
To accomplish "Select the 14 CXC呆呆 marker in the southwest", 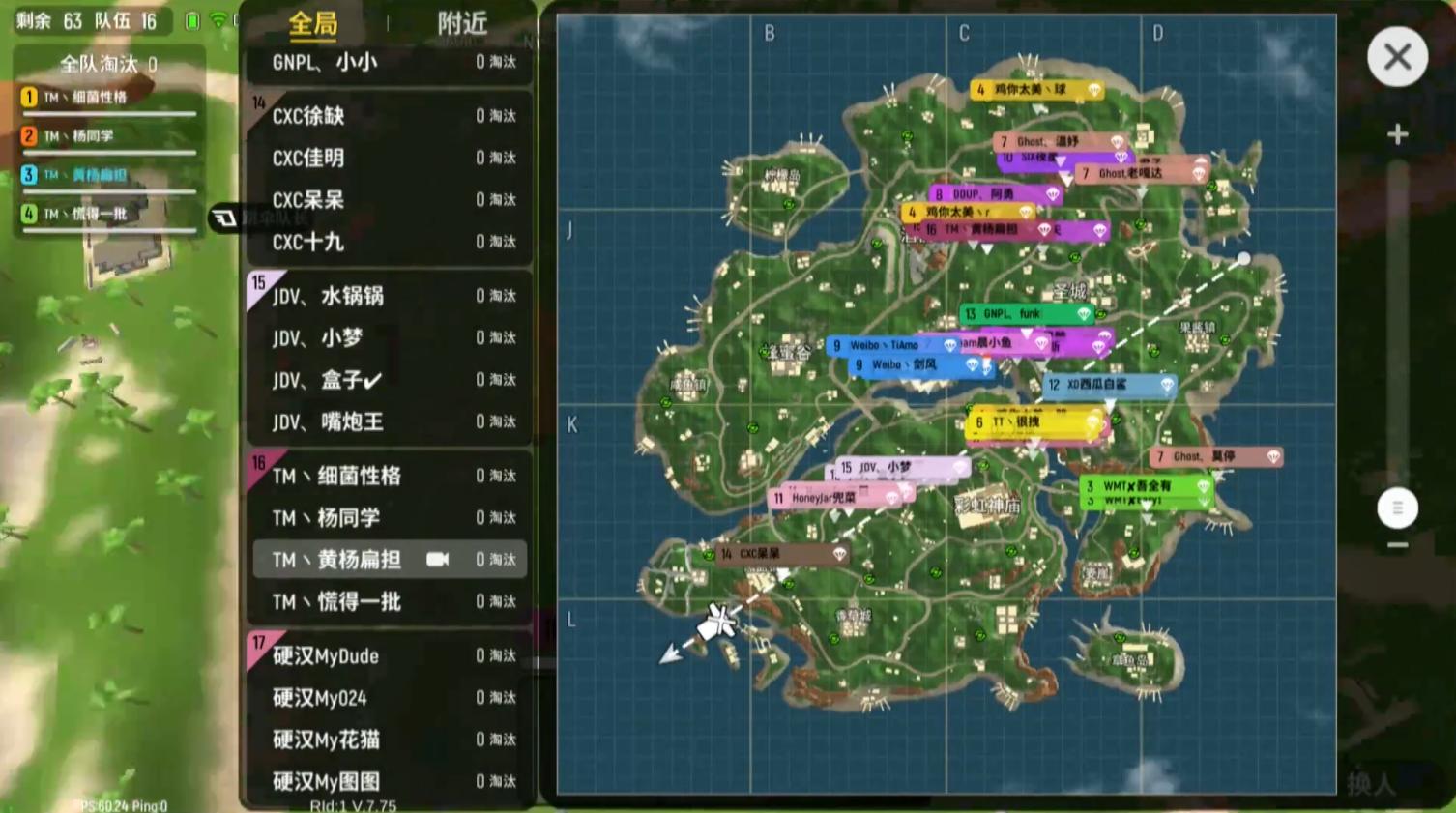I will 773,553.
